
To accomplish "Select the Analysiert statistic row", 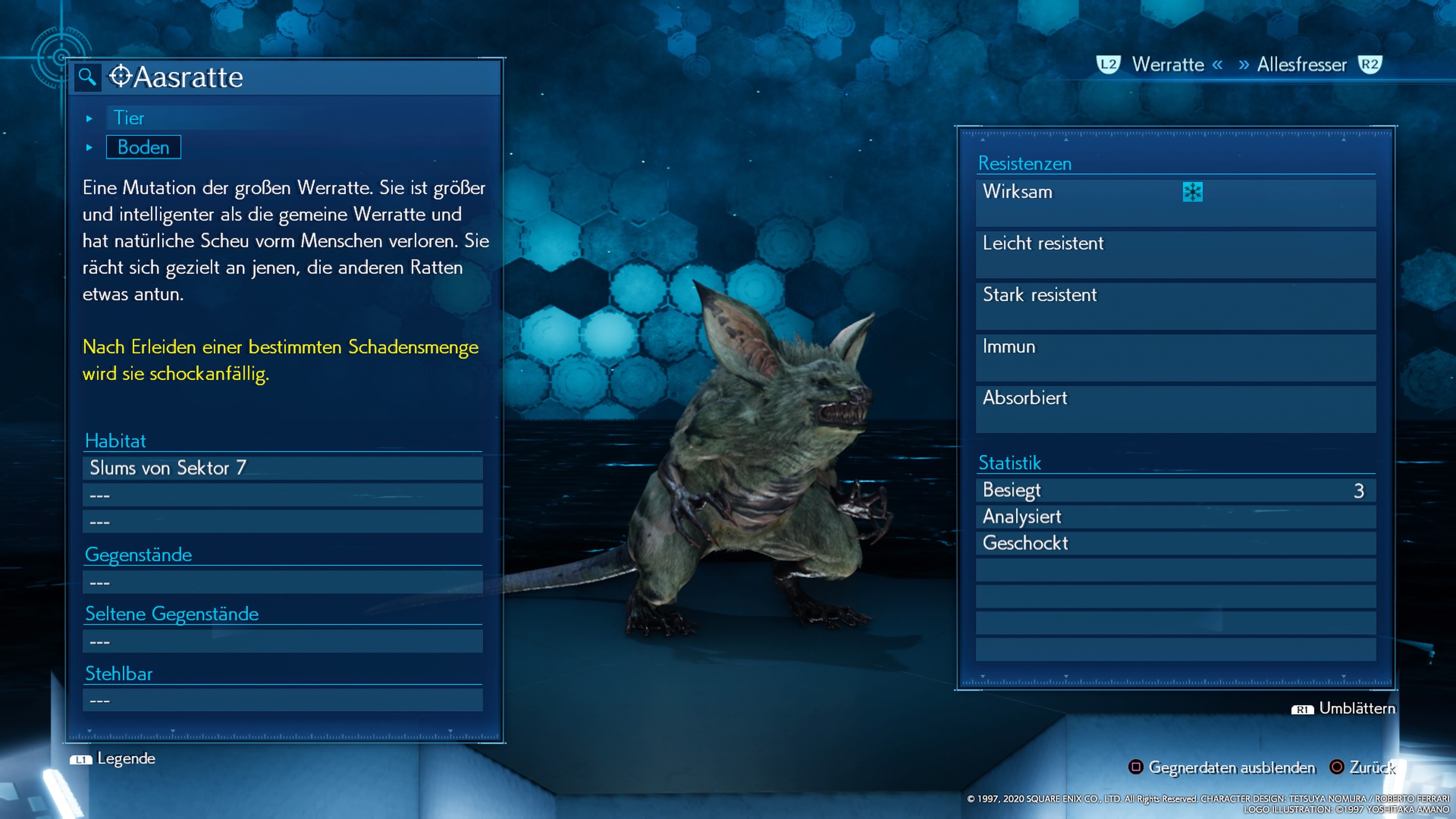I will pos(1176,516).
